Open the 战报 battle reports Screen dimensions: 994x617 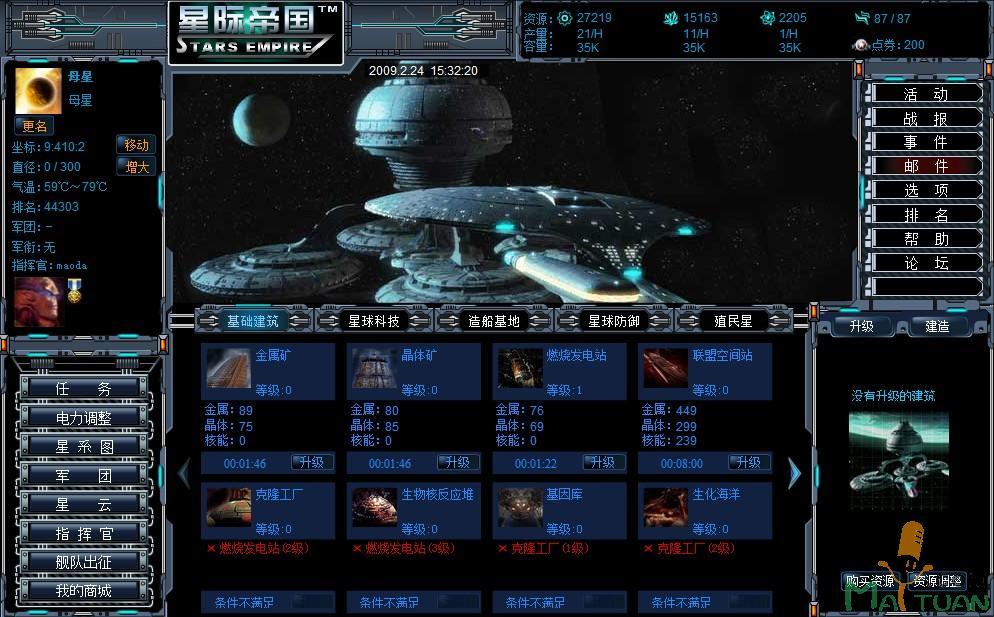click(924, 118)
